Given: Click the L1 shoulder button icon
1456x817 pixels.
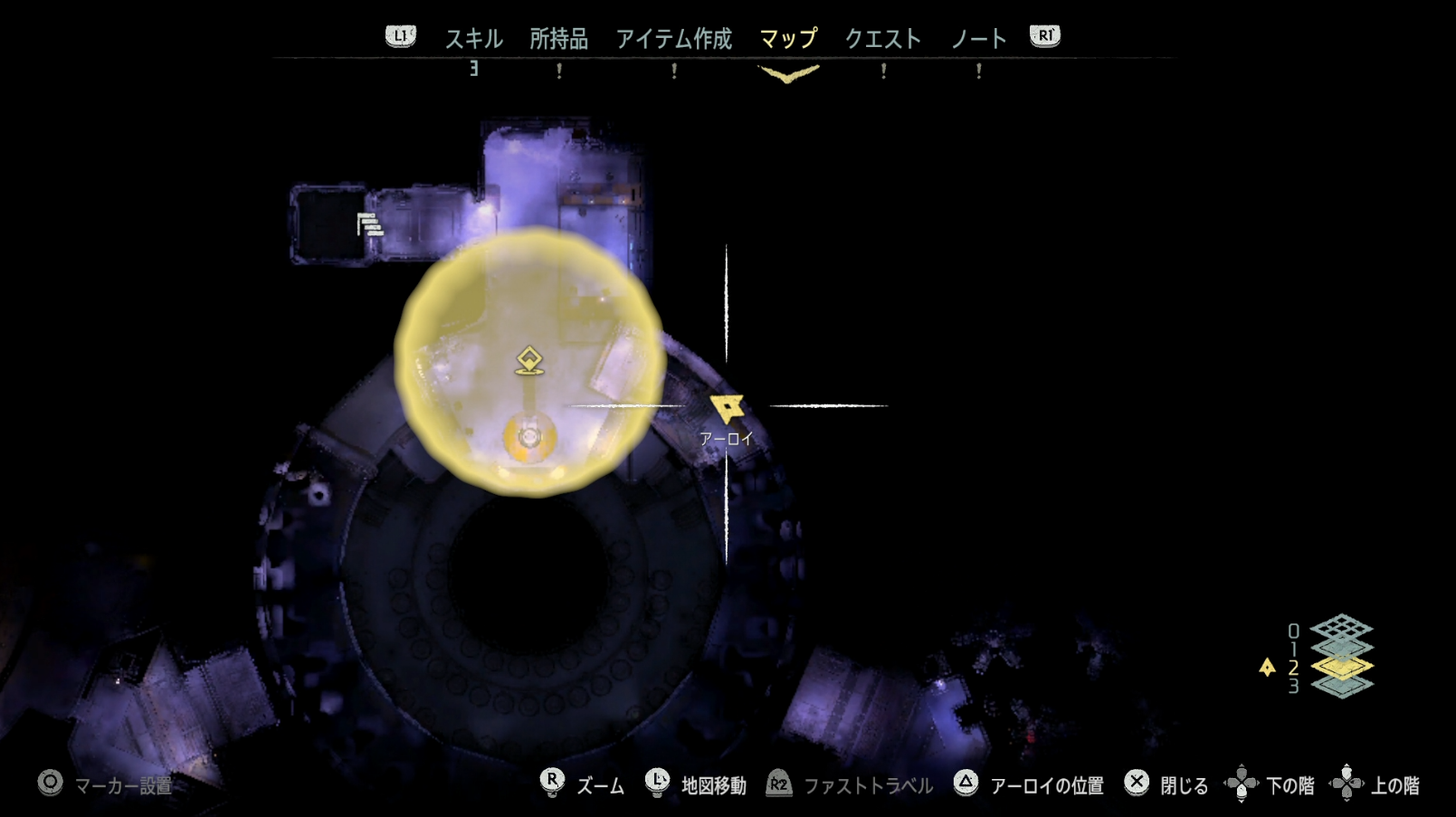Looking at the screenshot, I should (399, 38).
